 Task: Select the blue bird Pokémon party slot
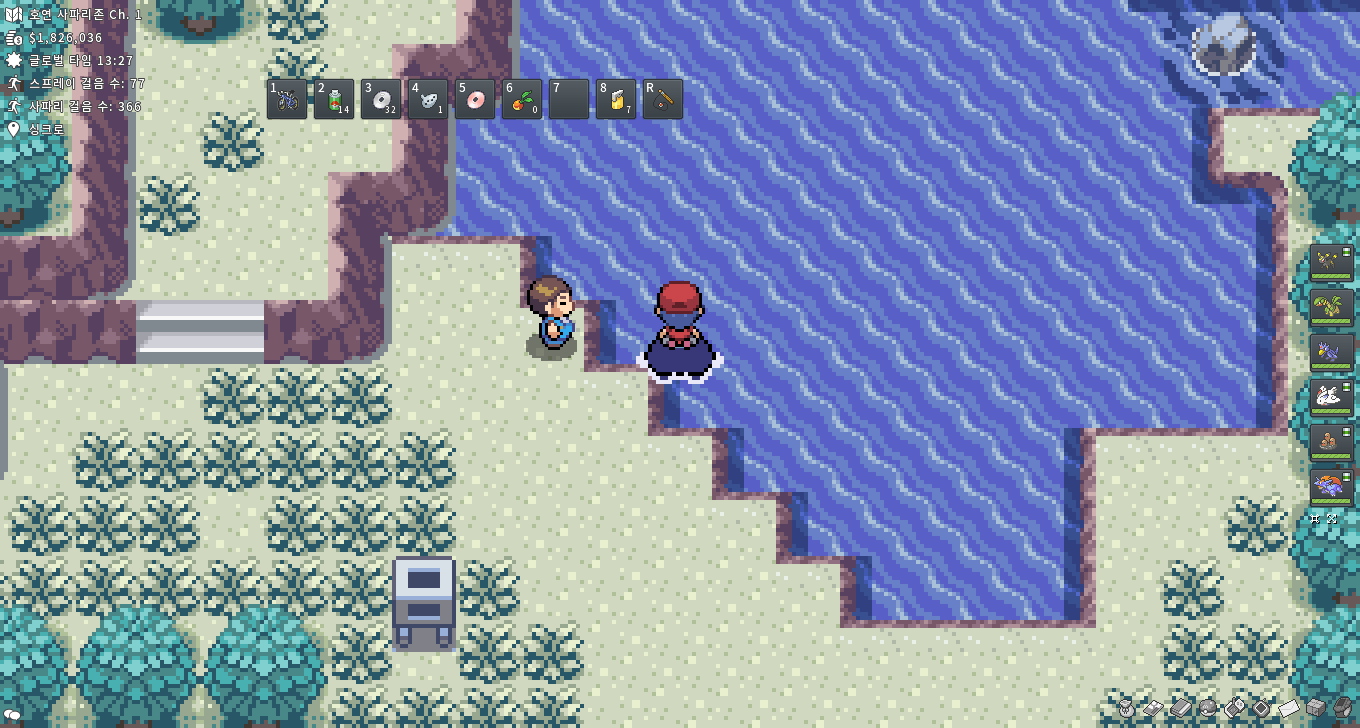tap(1331, 352)
